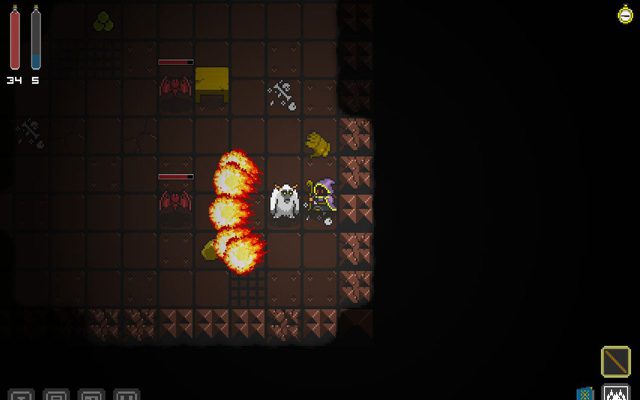640x400 pixels.
Task: Click the gold pocket watch icon
Action: pos(626,13)
